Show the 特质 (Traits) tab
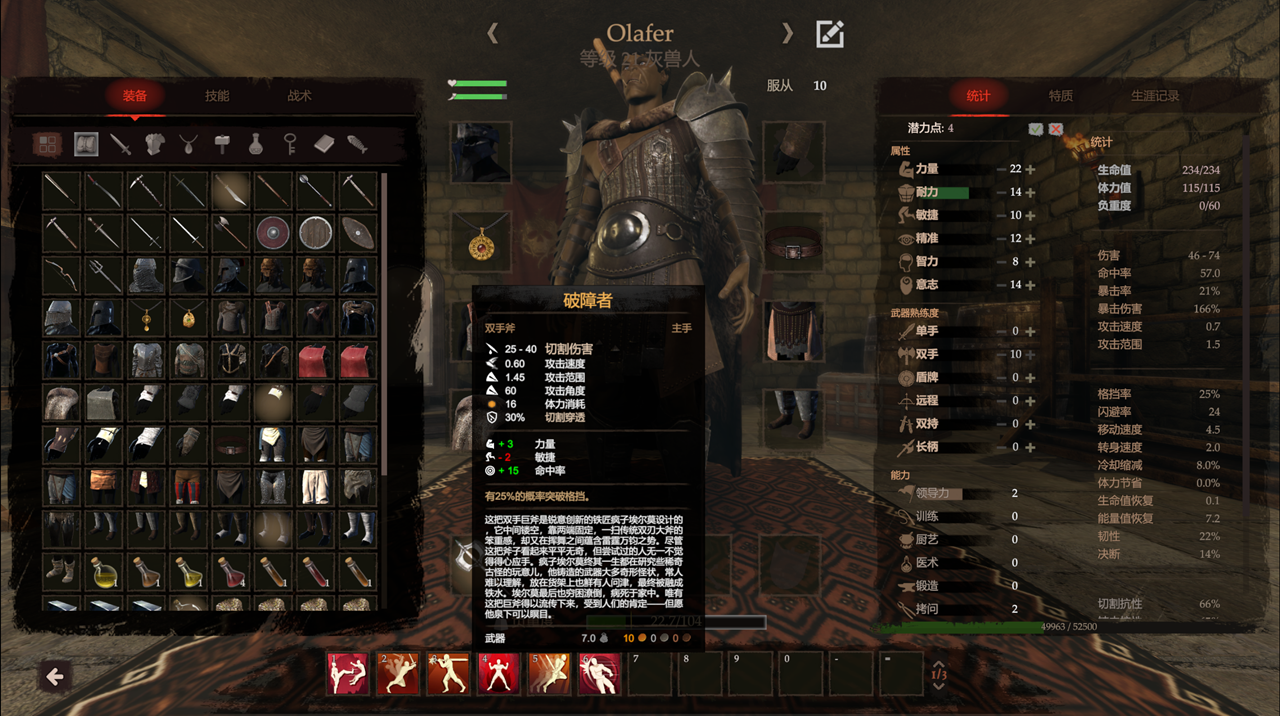Image resolution: width=1280 pixels, height=716 pixels. [1060, 96]
